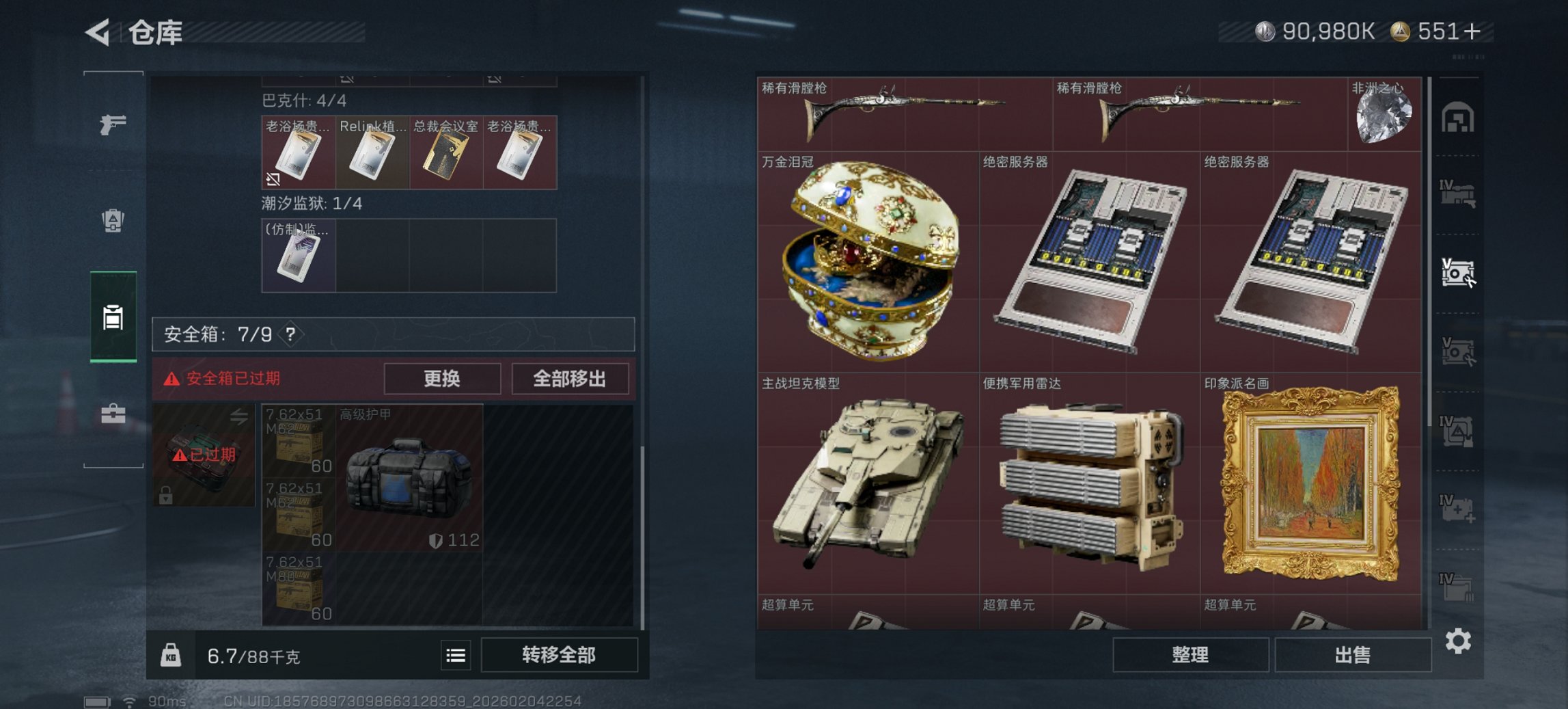Click the 出售 button
This screenshot has height=709, width=1568.
click(1353, 654)
